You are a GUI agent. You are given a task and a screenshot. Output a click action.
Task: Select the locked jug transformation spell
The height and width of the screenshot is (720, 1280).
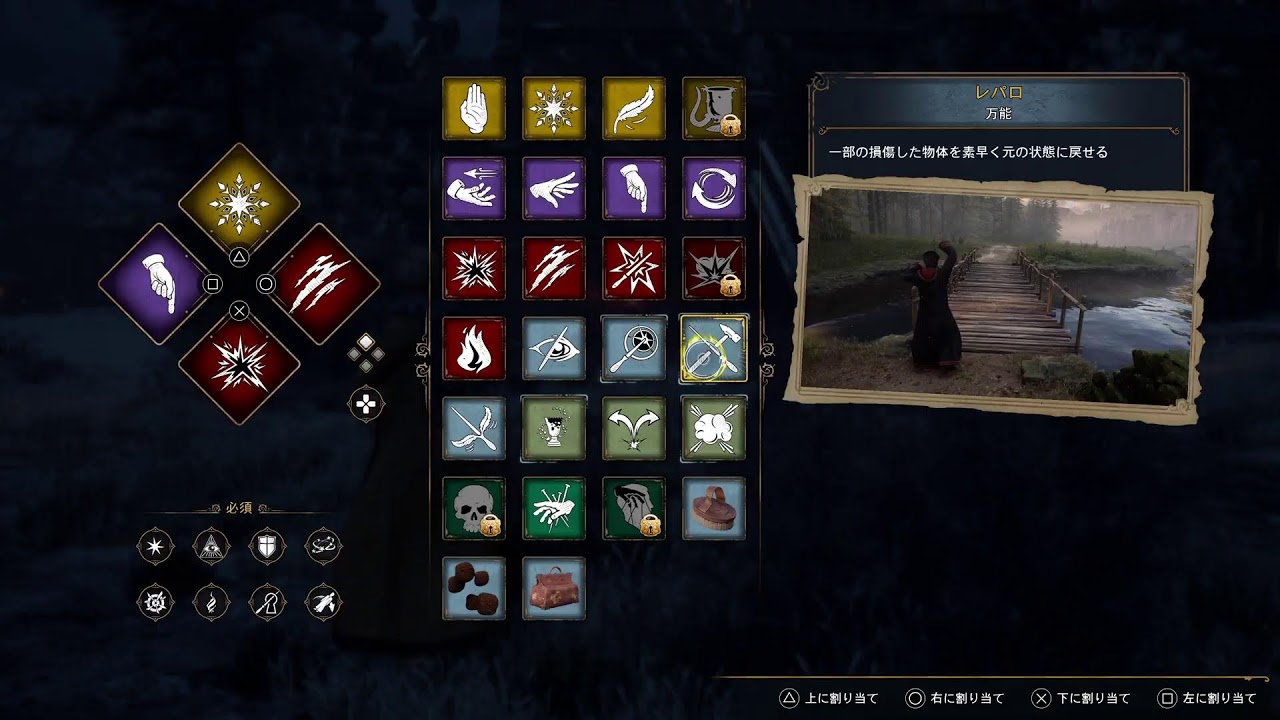(714, 108)
